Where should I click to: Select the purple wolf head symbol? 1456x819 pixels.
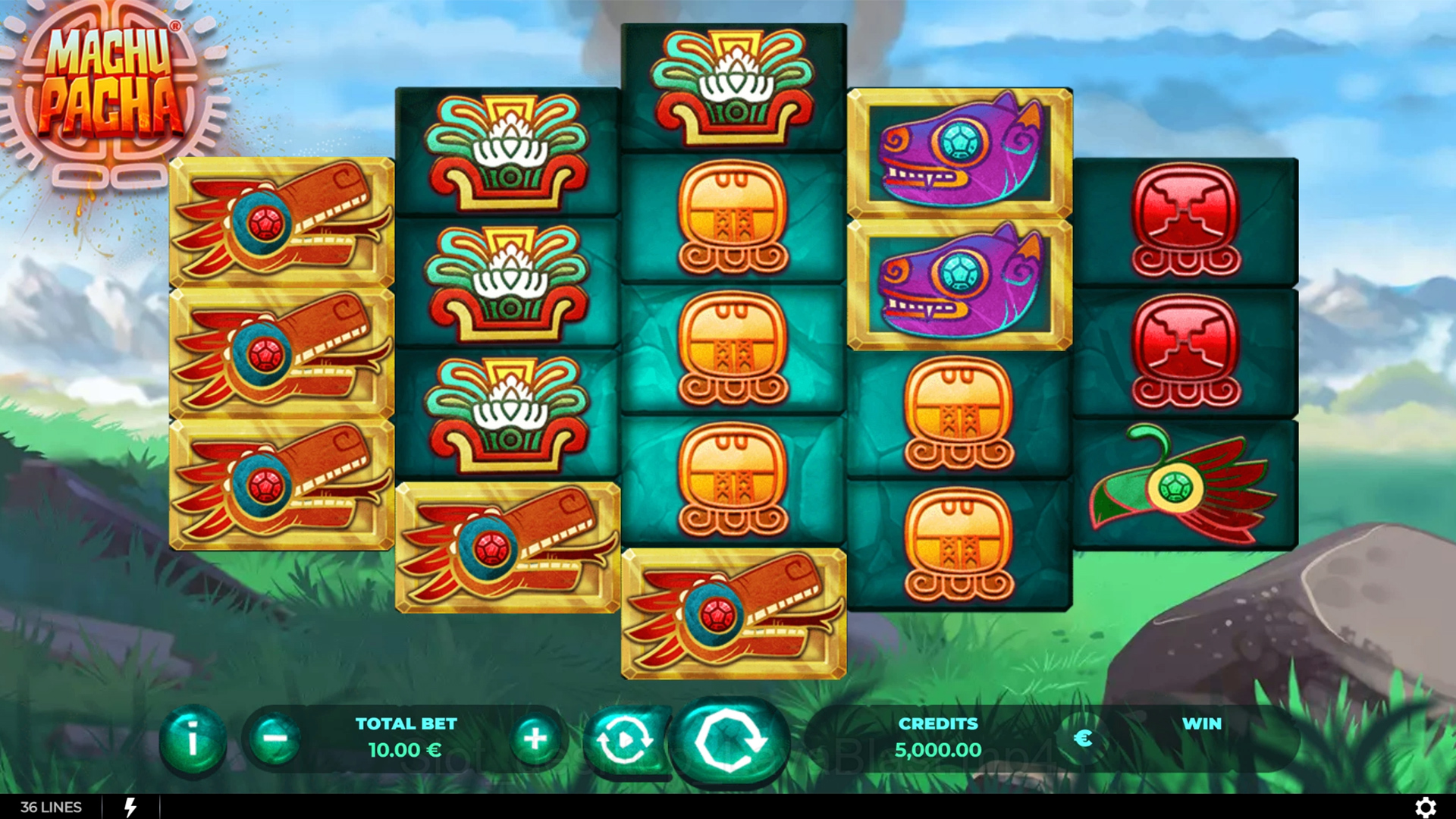tap(958, 152)
